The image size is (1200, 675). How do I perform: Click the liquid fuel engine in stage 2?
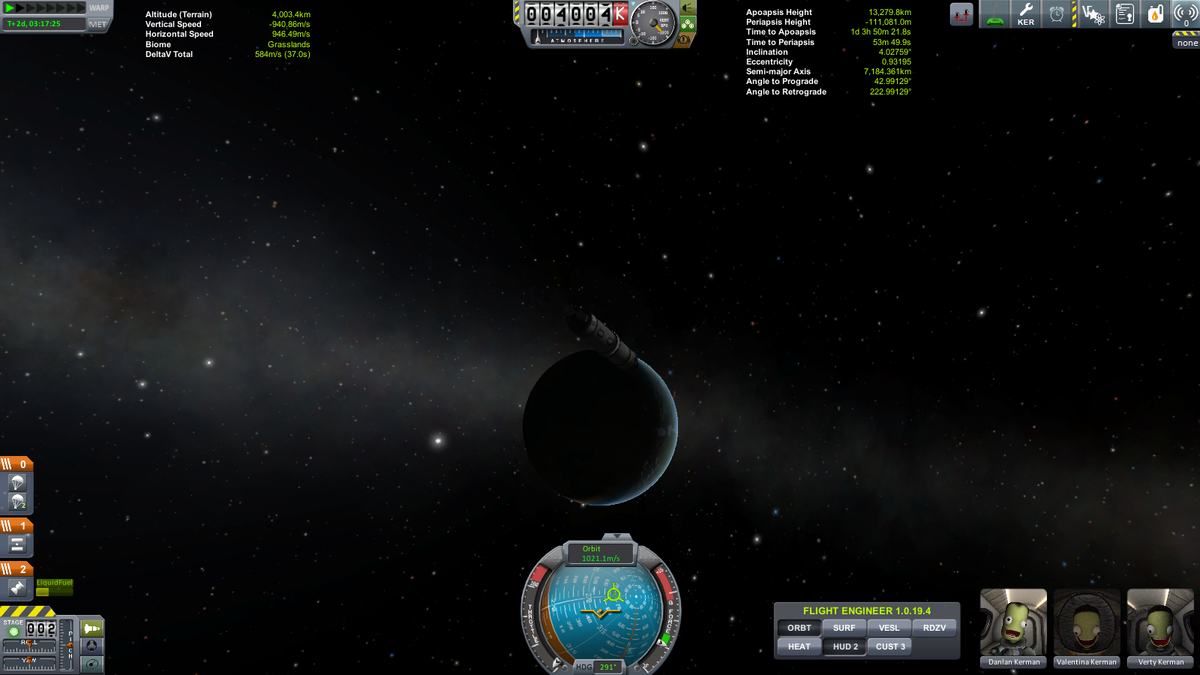point(17,589)
